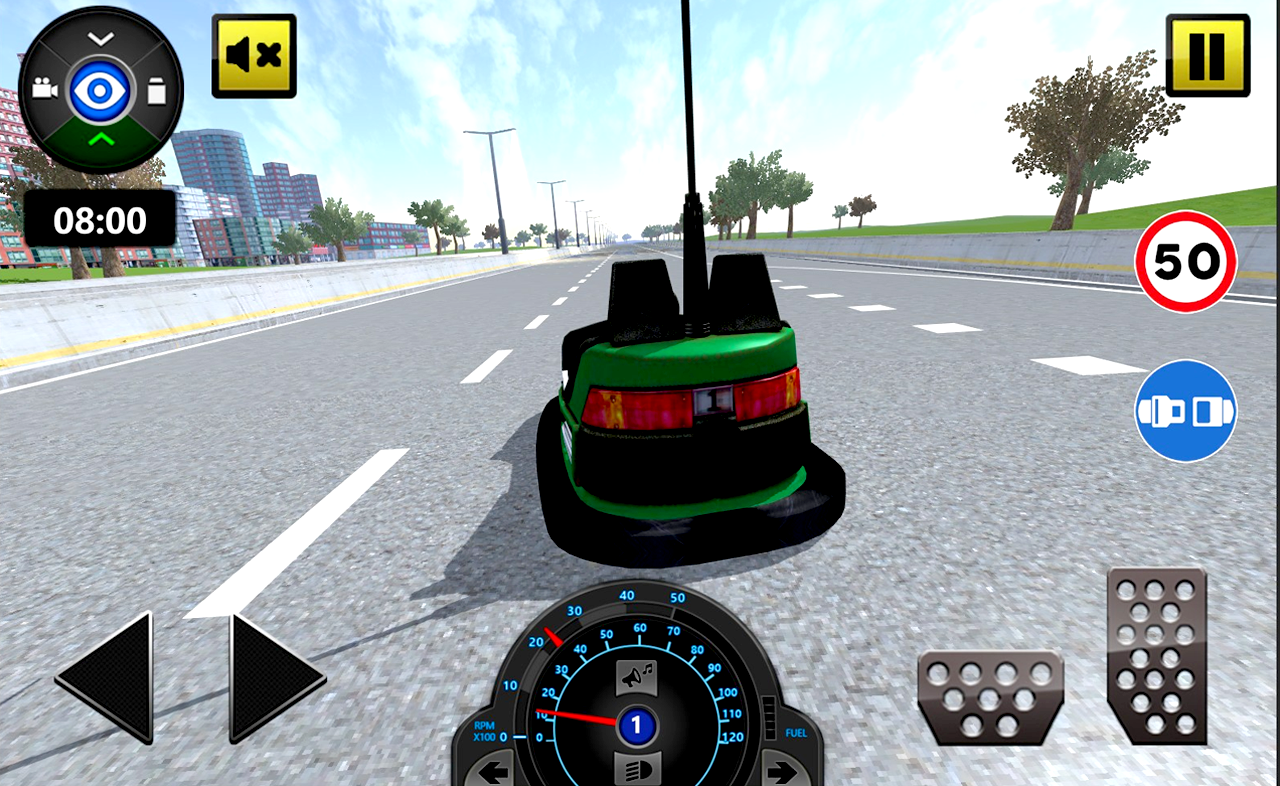The height and width of the screenshot is (786, 1280).
Task: Click the 50 speed limit sign
Action: [1186, 260]
